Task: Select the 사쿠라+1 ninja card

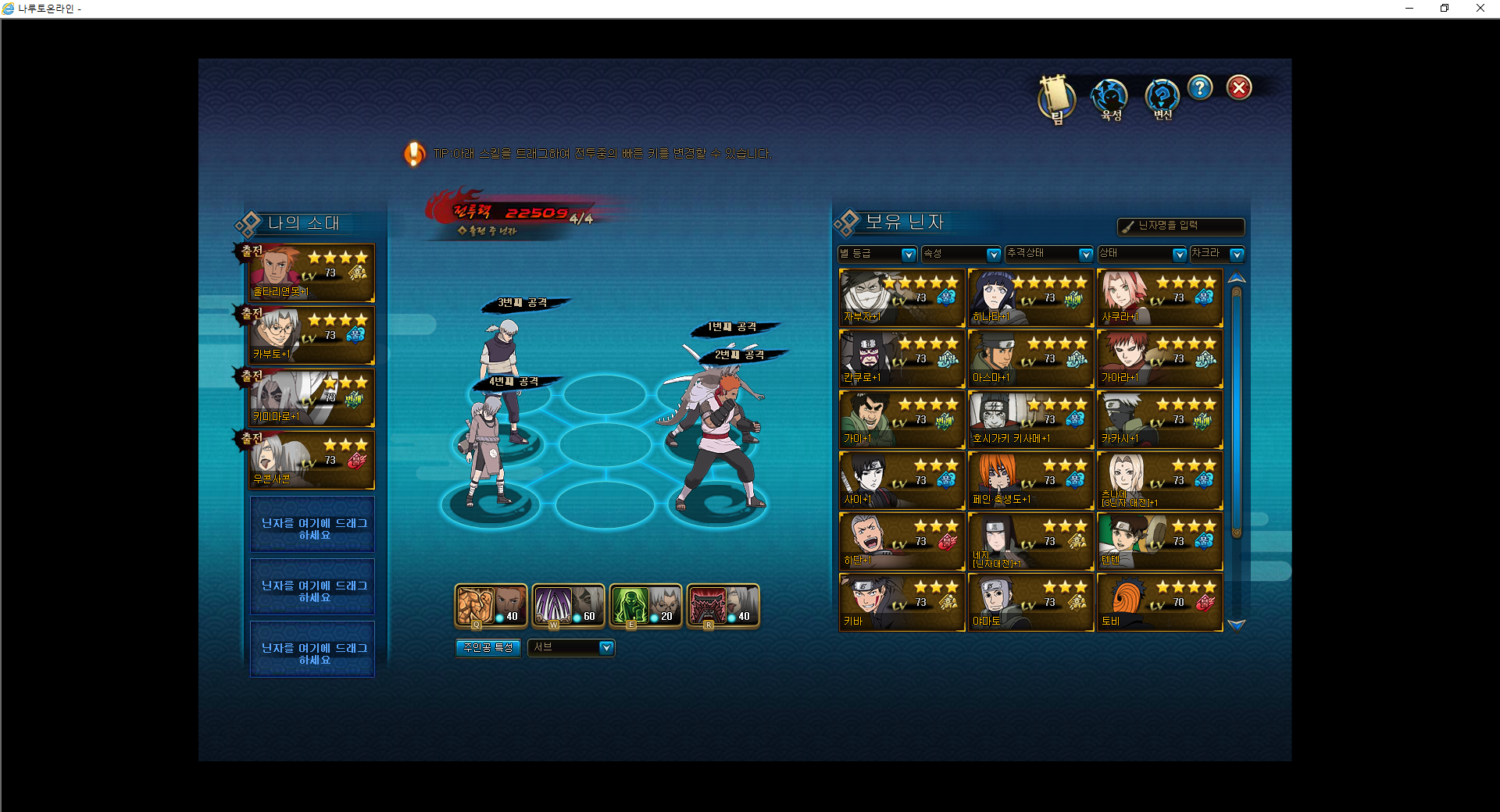Action: click(x=1159, y=297)
